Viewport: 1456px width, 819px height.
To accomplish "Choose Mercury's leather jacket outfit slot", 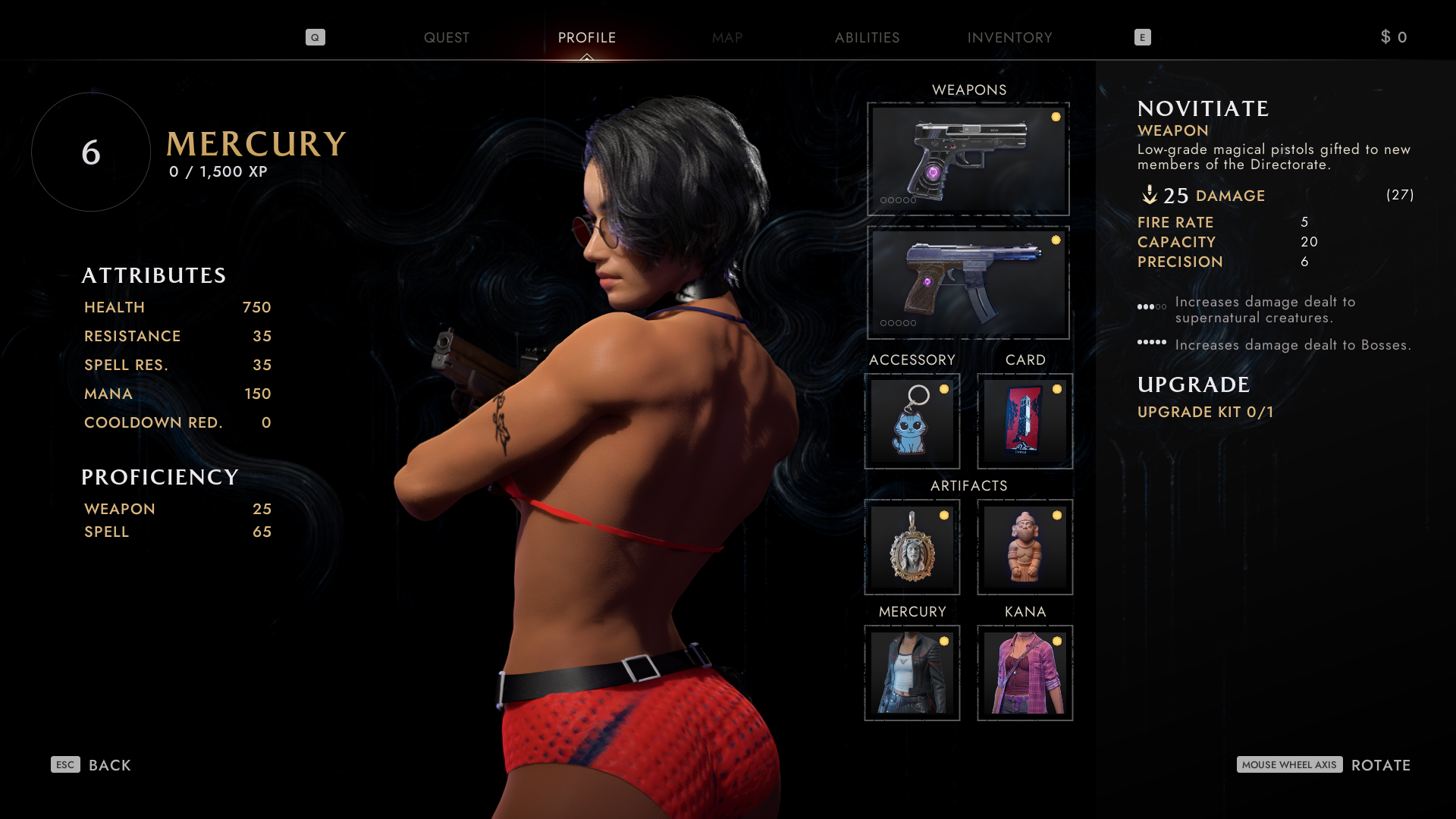I will coord(912,673).
